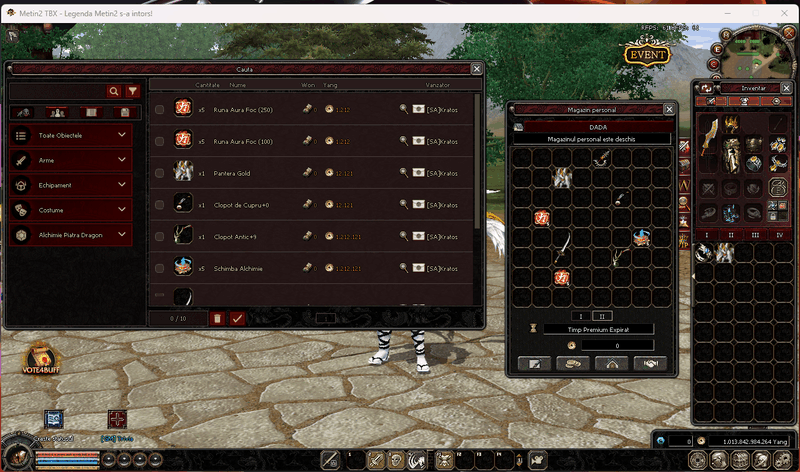Screen dimensions: 800x472
Task: Tick the Pantera Gold checkbox
Action: [160, 173]
